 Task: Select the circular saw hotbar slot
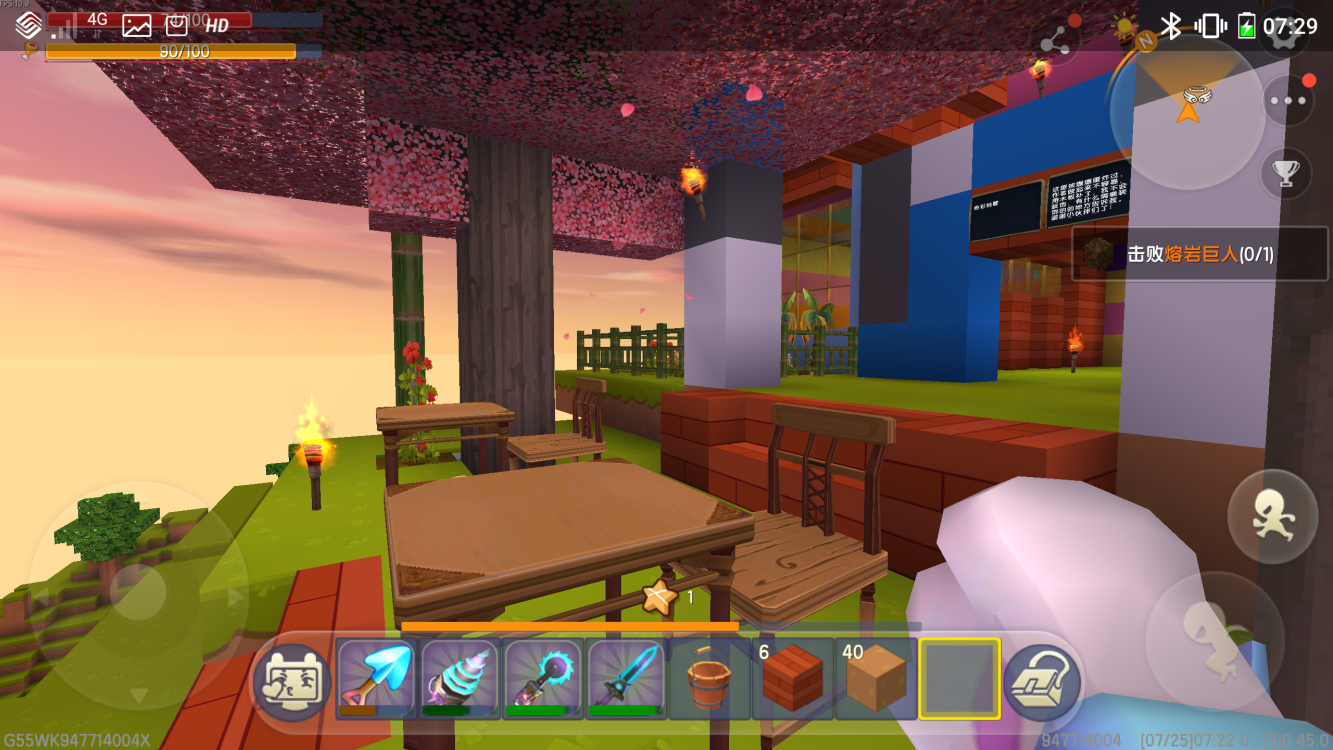543,679
